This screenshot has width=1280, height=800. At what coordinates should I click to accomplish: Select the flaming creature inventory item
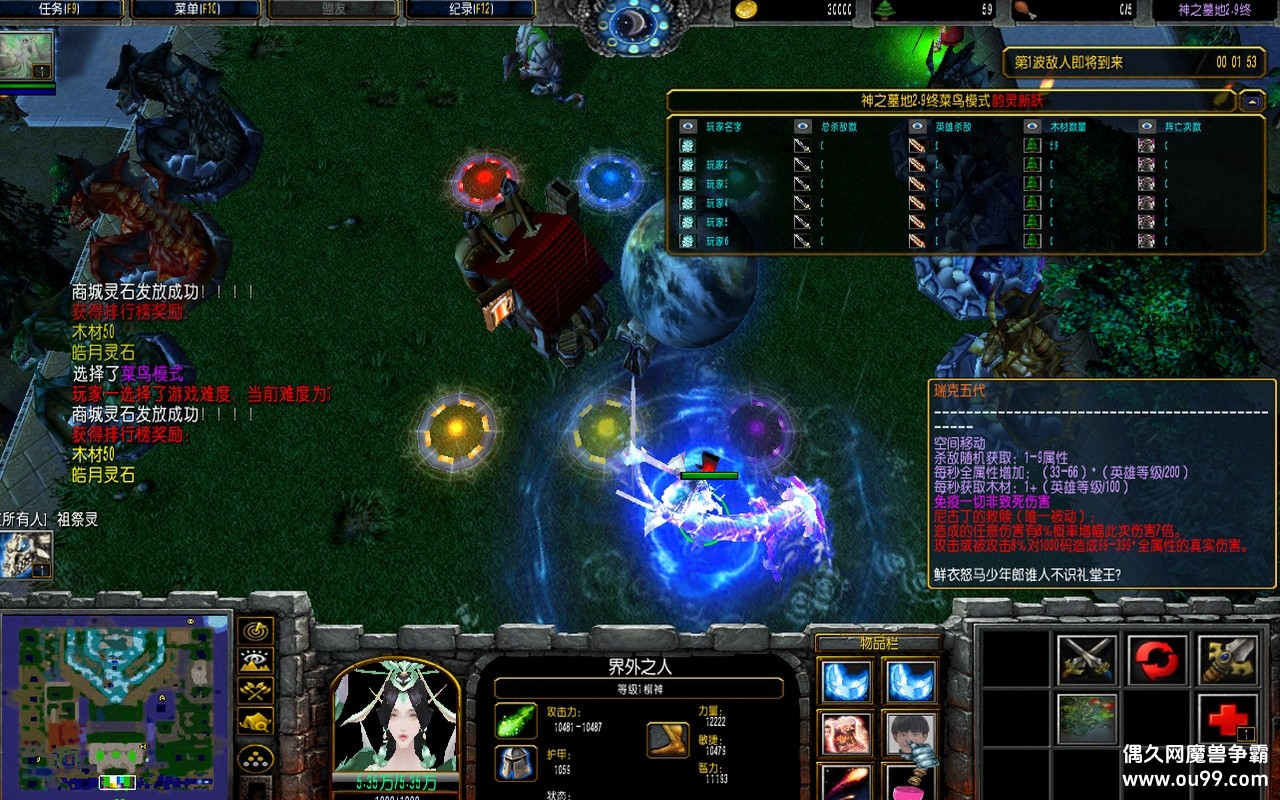tap(845, 734)
